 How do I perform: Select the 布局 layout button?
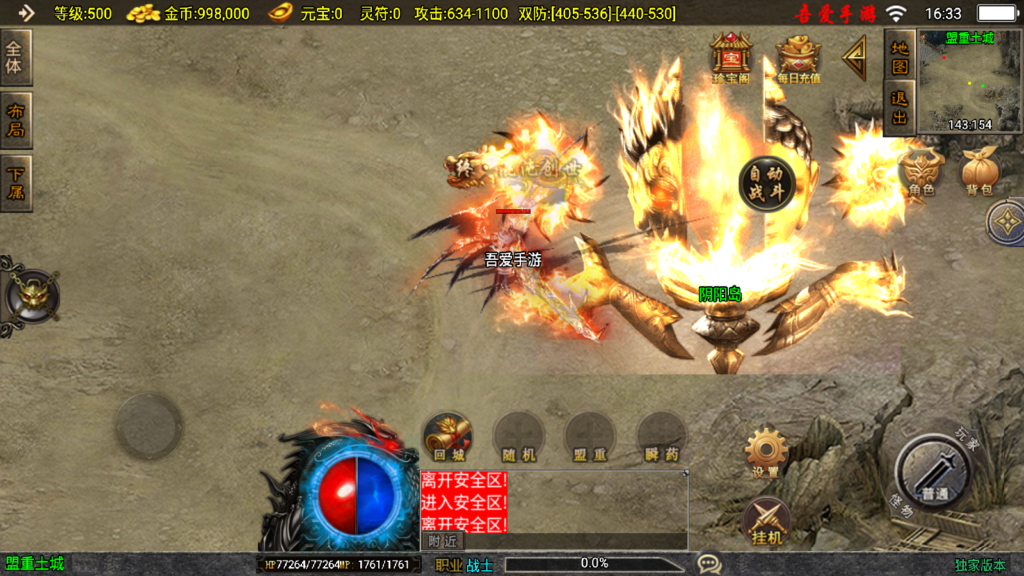coord(17,120)
